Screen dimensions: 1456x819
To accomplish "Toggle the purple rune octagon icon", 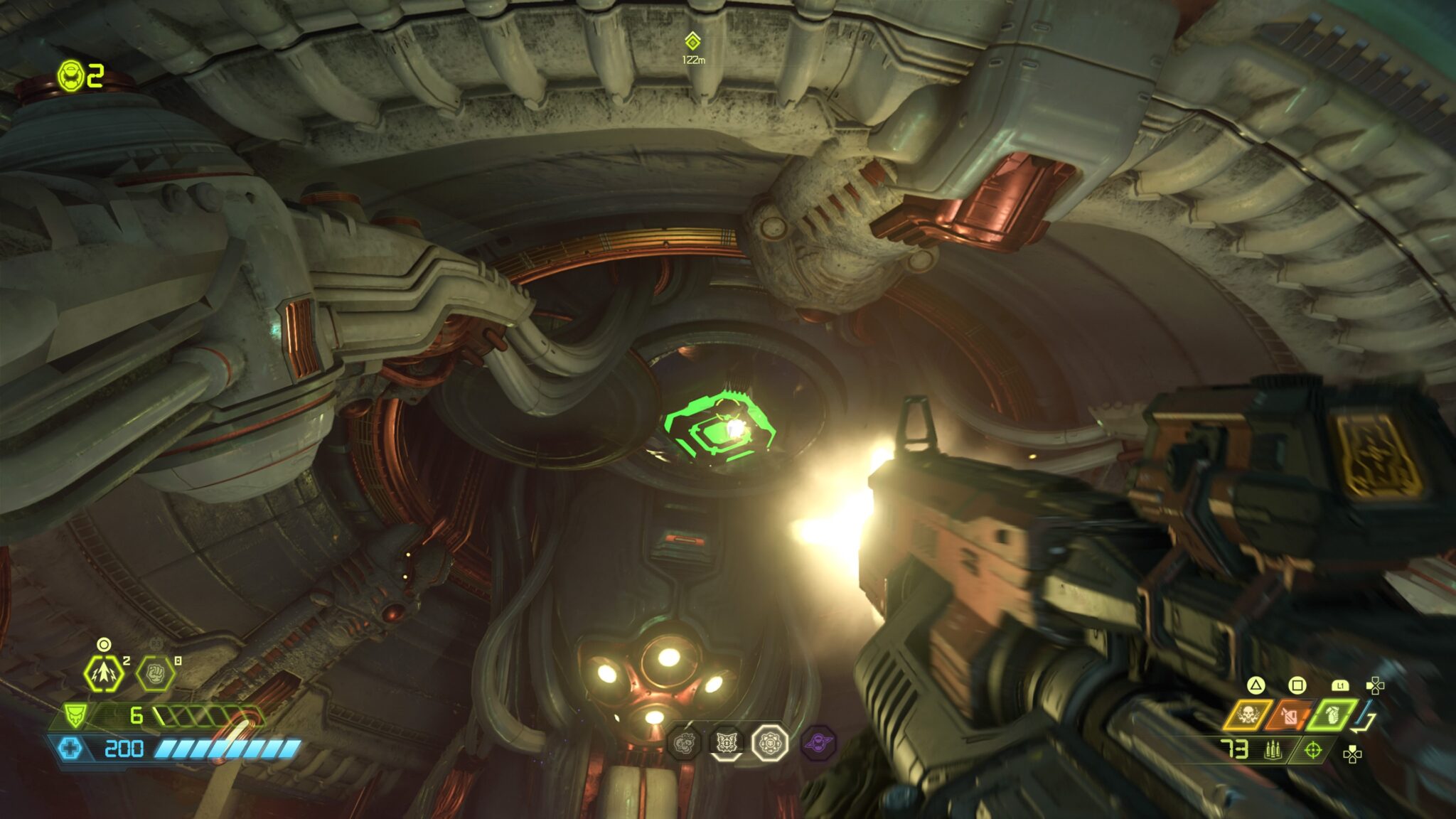I will click(818, 743).
